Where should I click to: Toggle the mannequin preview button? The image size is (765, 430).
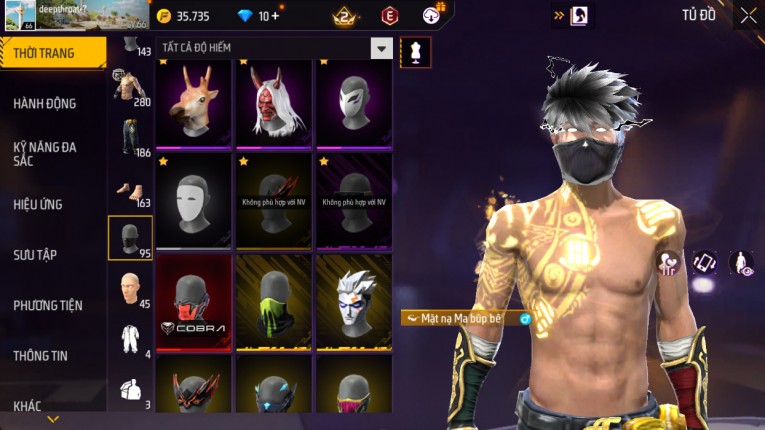[x=415, y=52]
